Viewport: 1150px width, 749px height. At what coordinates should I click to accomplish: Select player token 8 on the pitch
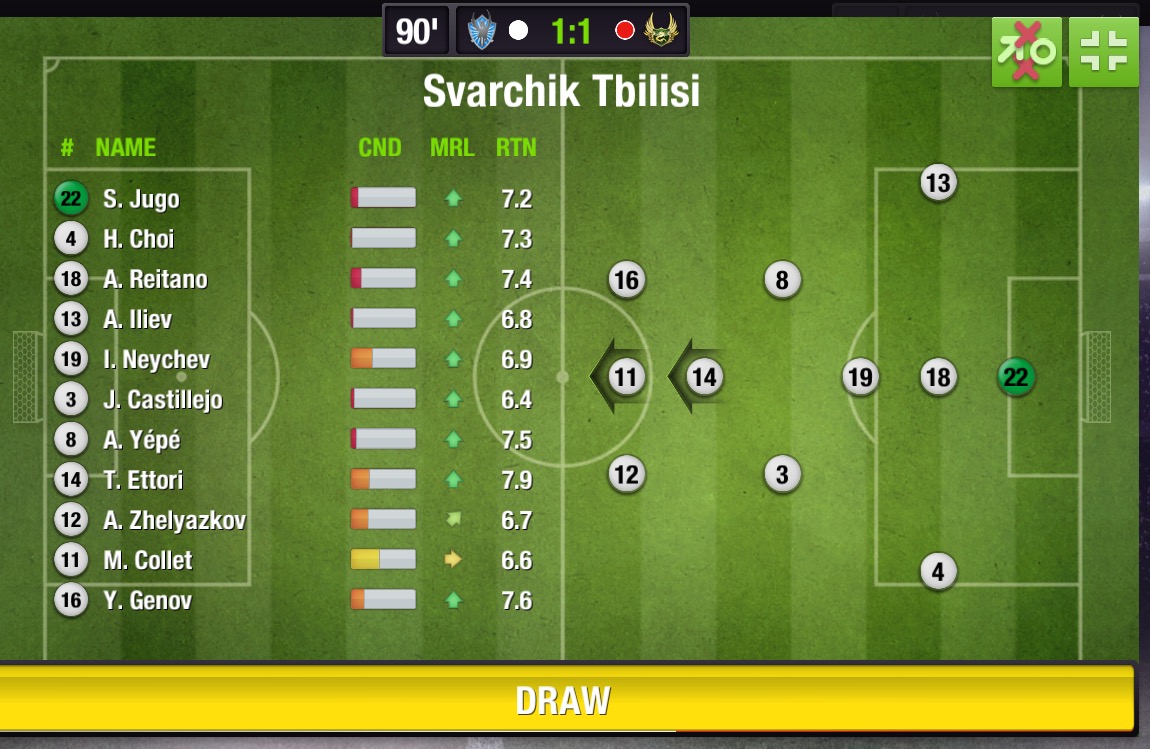pos(782,280)
